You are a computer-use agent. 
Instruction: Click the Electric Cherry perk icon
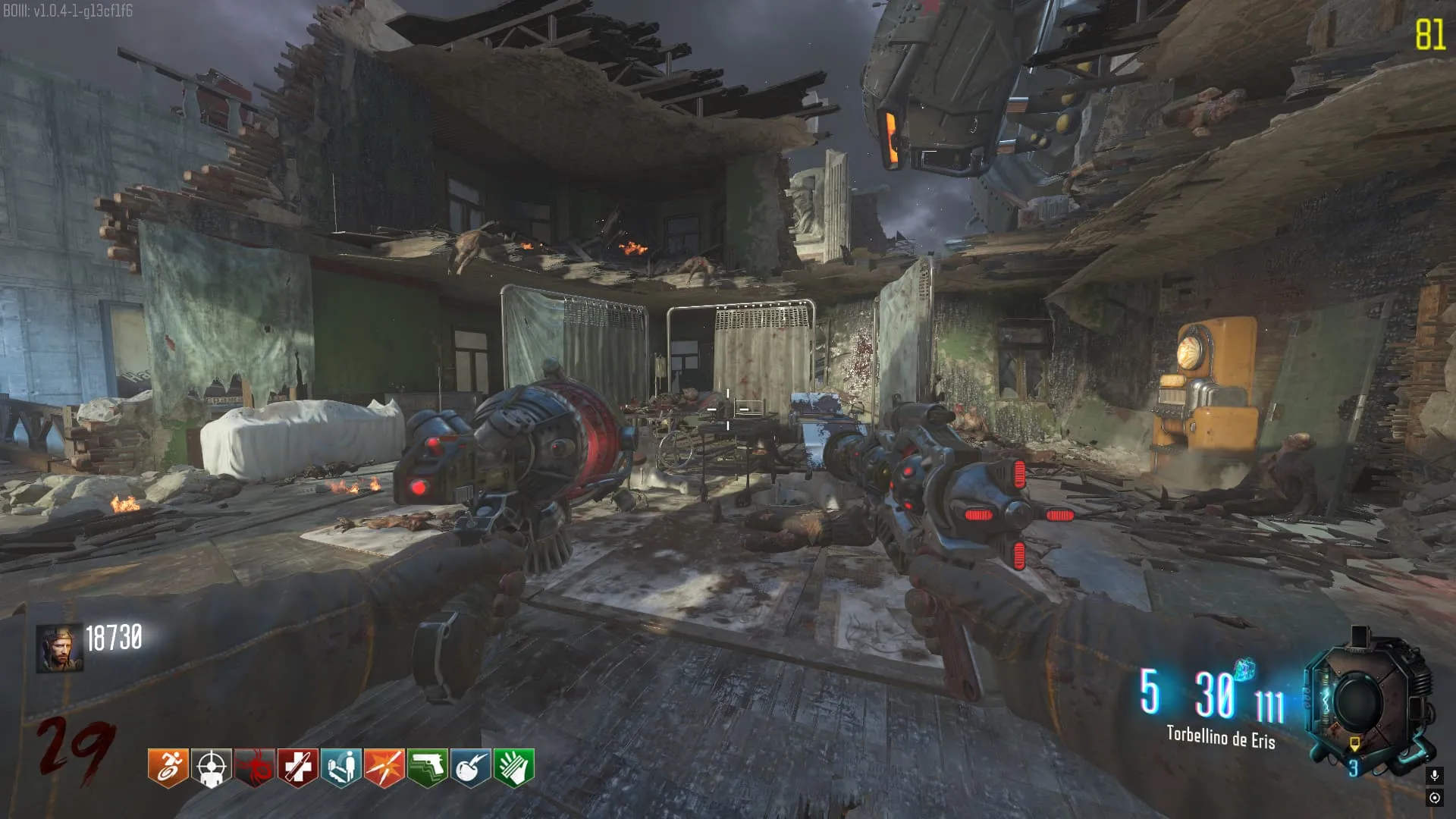click(470, 767)
